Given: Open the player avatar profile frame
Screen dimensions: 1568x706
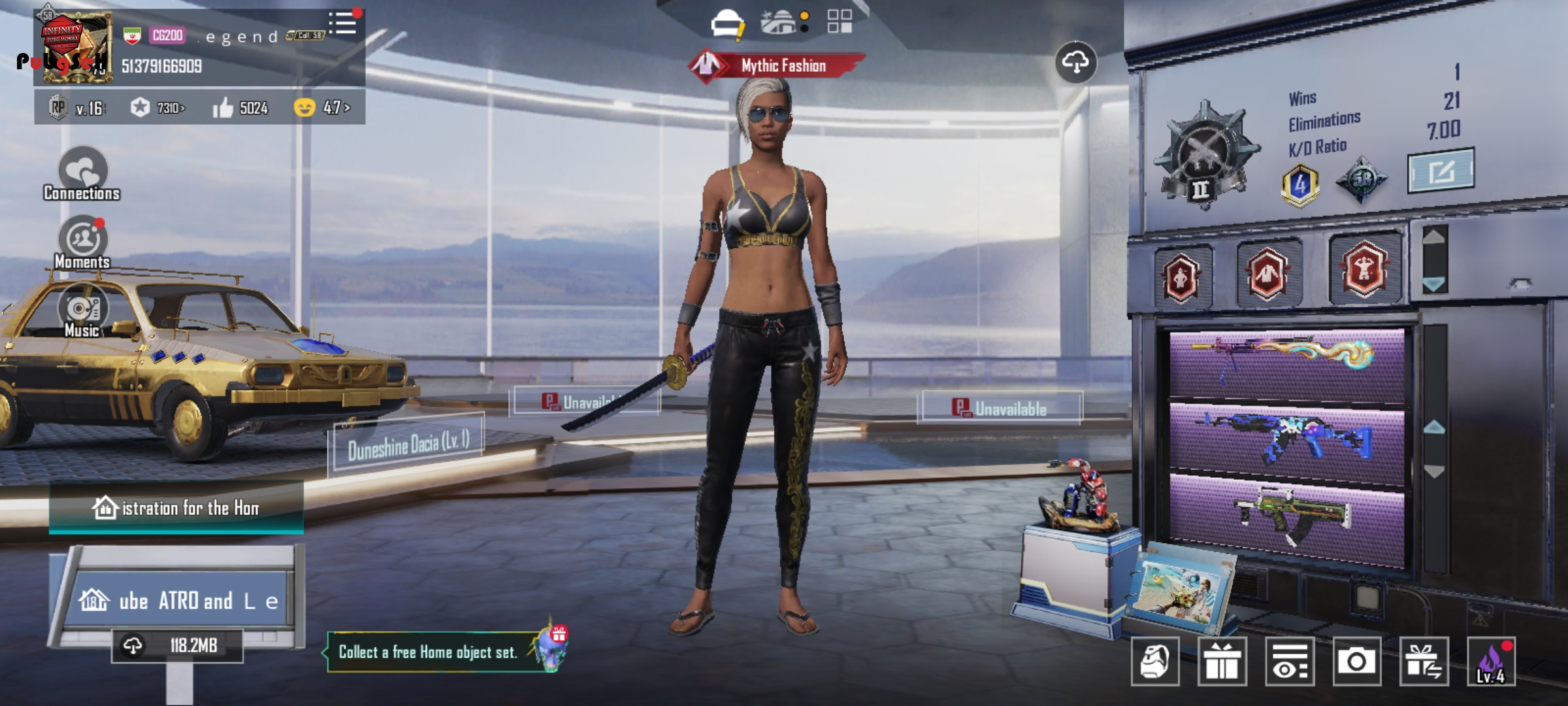Looking at the screenshot, I should (76, 48).
